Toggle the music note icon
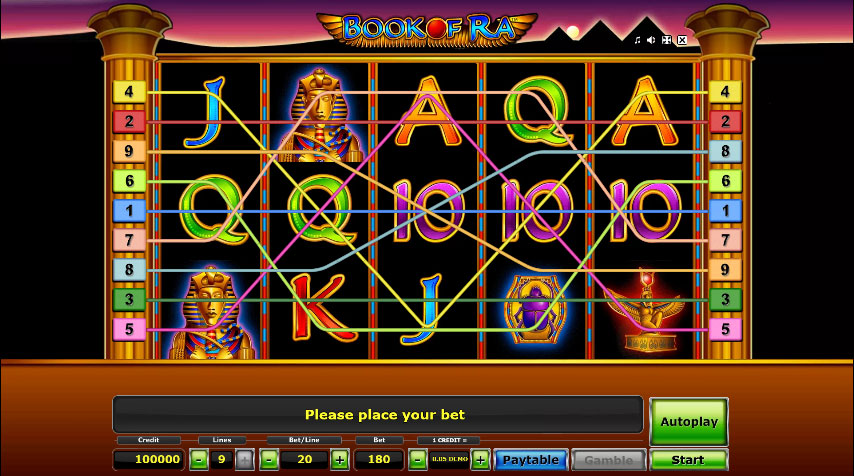This screenshot has height=476, width=854. click(x=637, y=40)
